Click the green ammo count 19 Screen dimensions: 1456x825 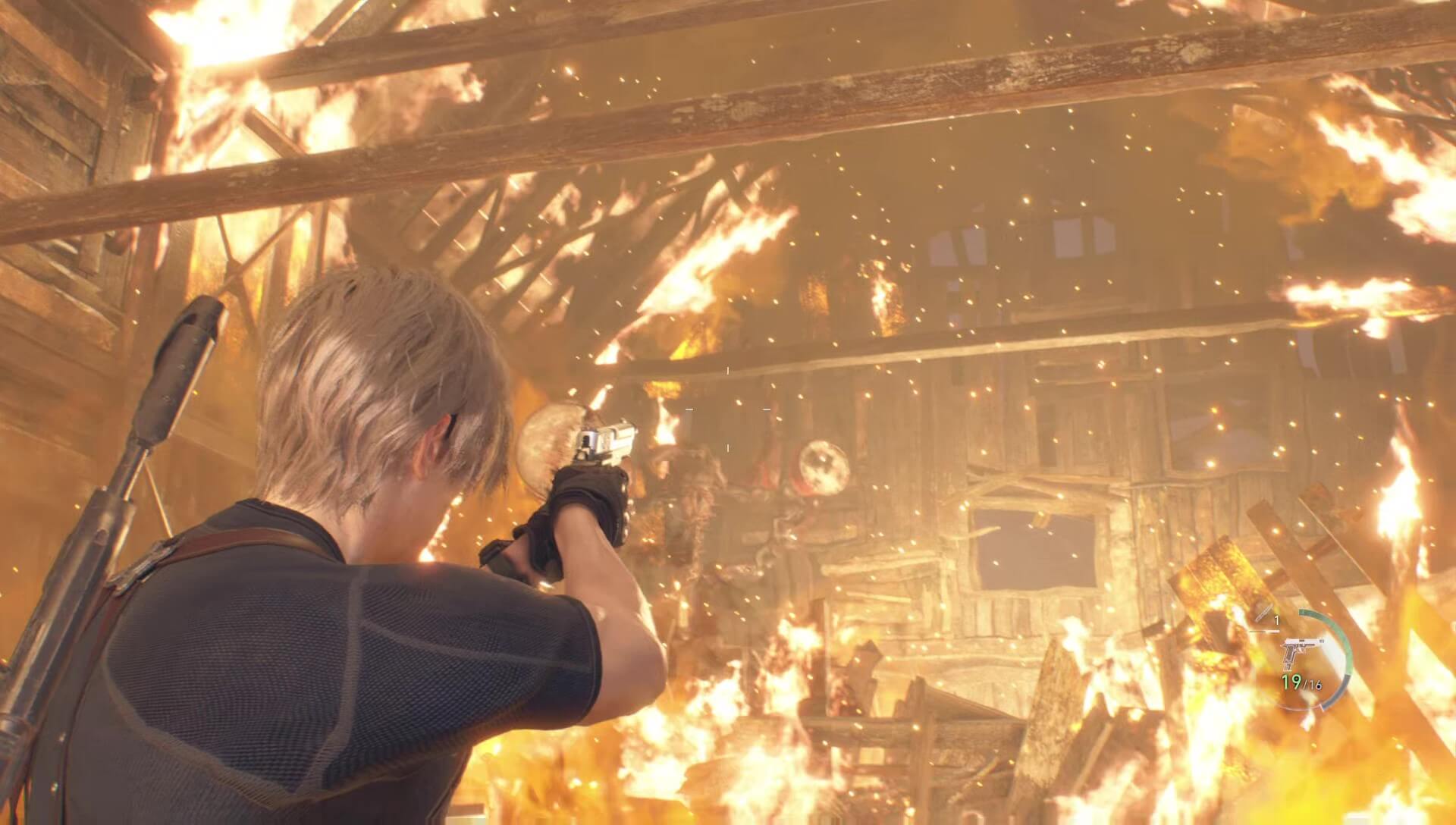(x=1291, y=681)
